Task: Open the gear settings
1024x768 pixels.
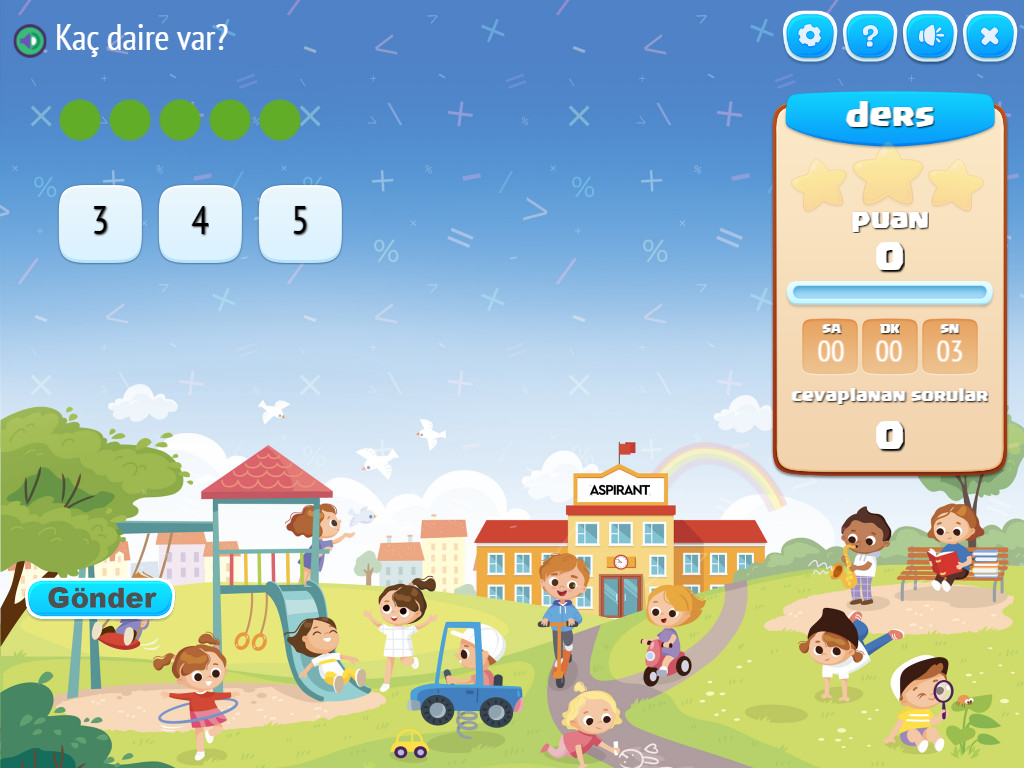Action: 809,37
